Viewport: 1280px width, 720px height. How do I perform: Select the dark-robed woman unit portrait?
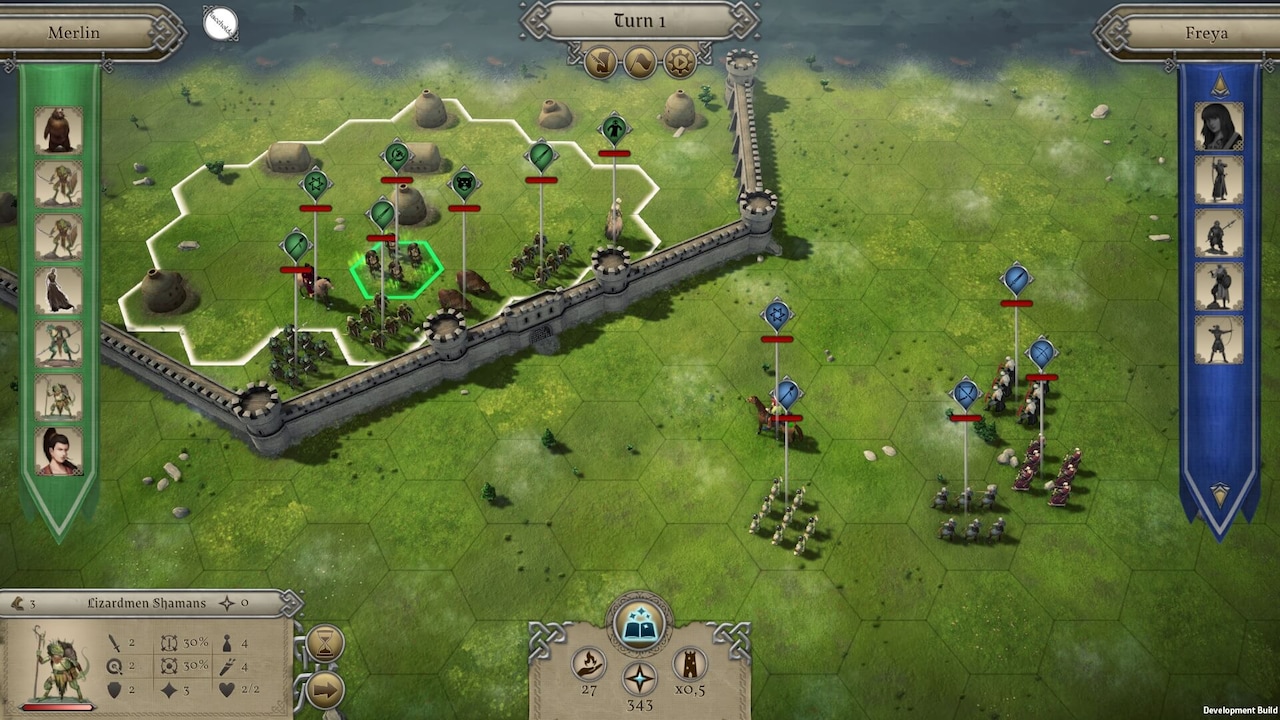pyautogui.click(x=59, y=290)
